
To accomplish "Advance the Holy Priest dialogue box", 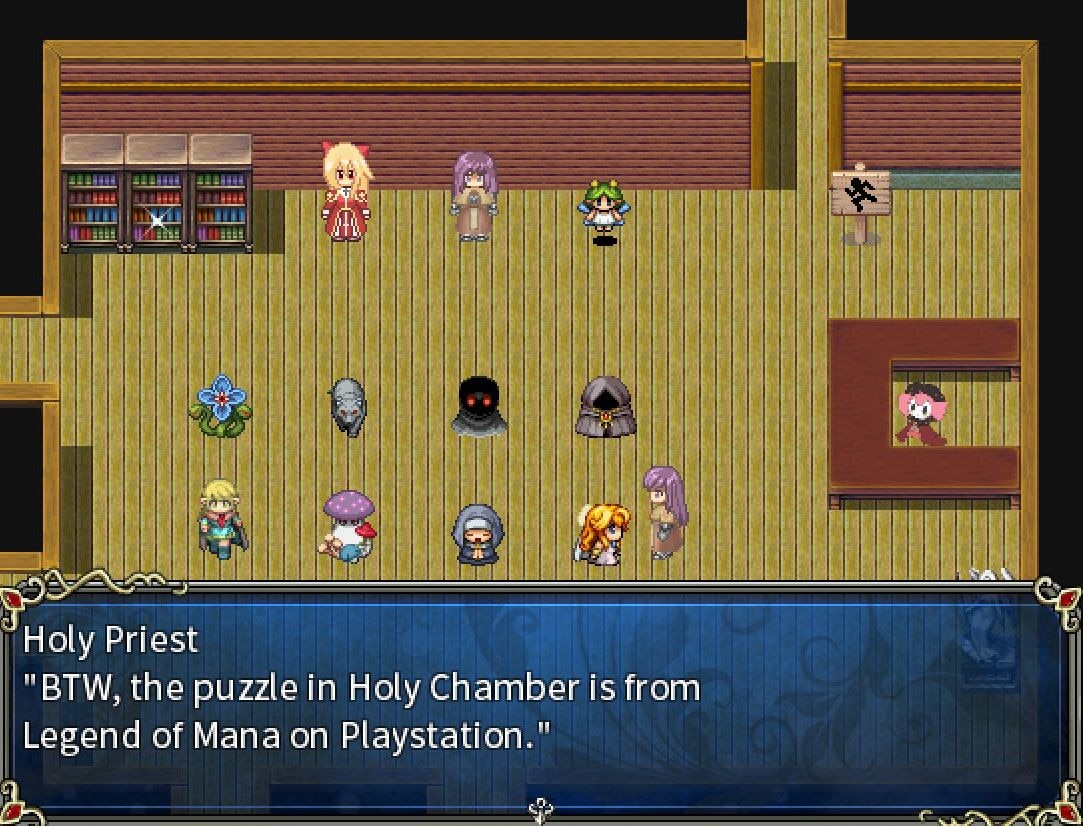I will 540,698.
